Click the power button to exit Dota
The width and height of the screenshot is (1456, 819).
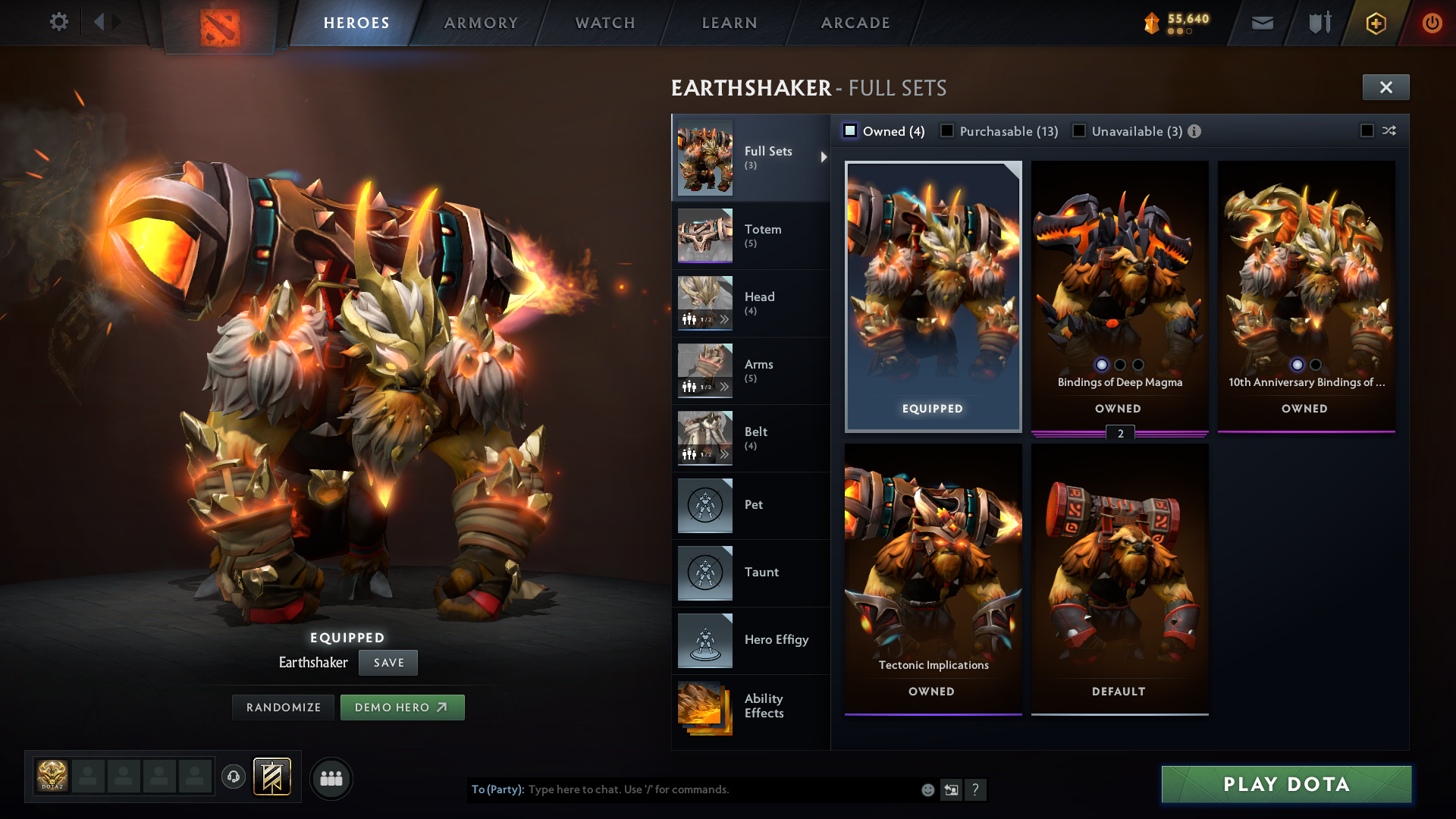point(1432,23)
